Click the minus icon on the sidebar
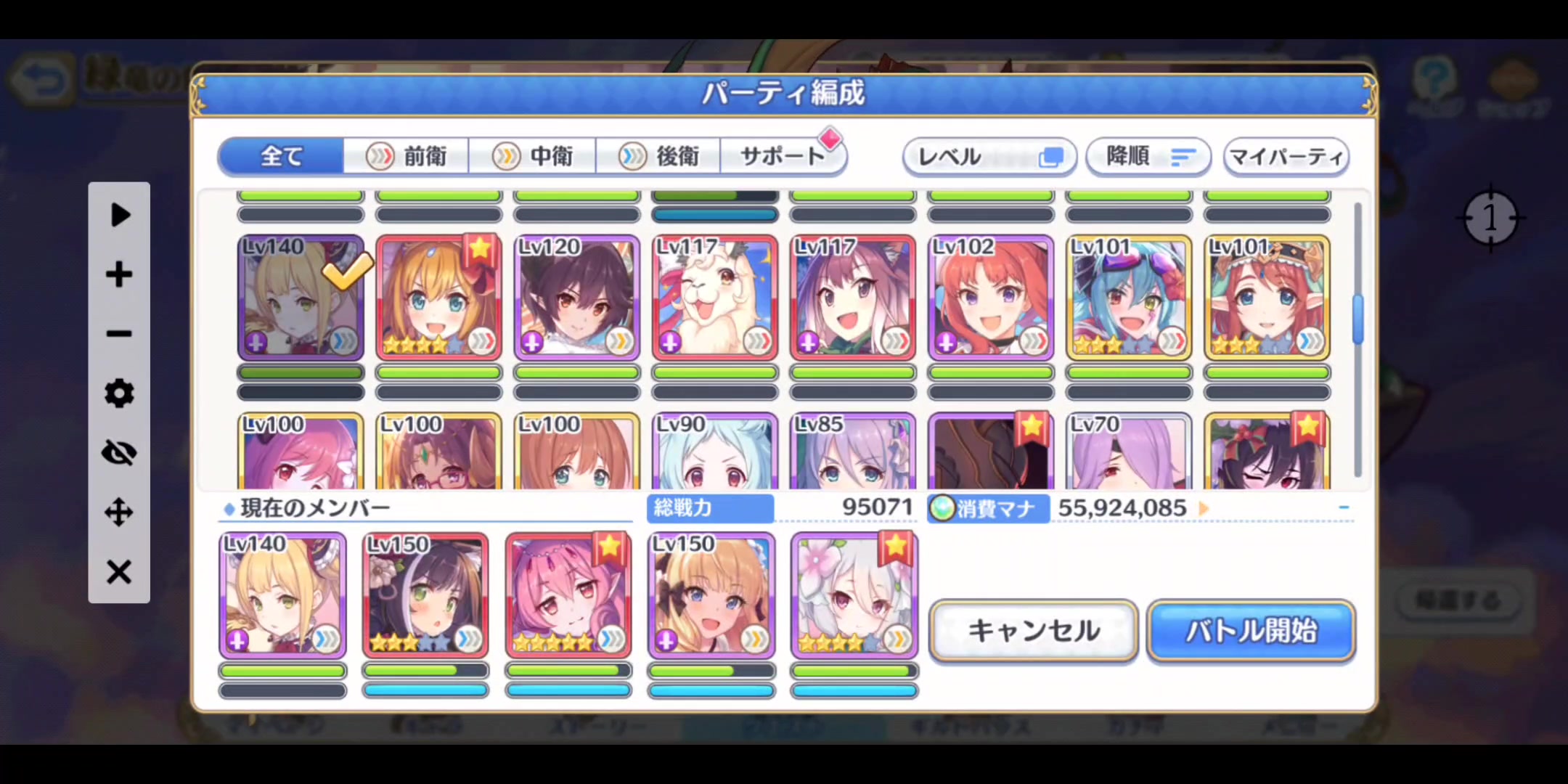Screen dimensions: 1568x784 118,333
